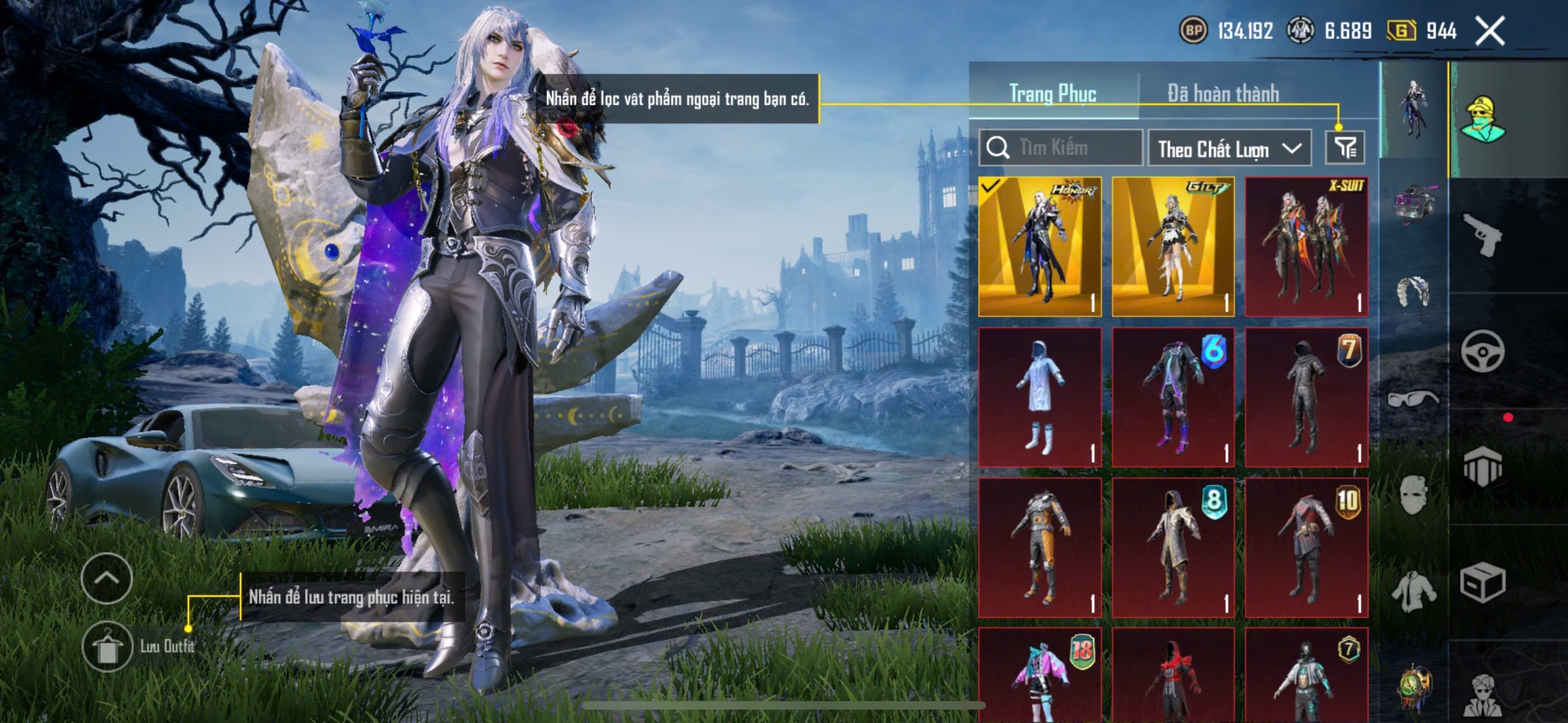Open the box crate category
Image resolution: width=1568 pixels, height=723 pixels.
point(1482,583)
